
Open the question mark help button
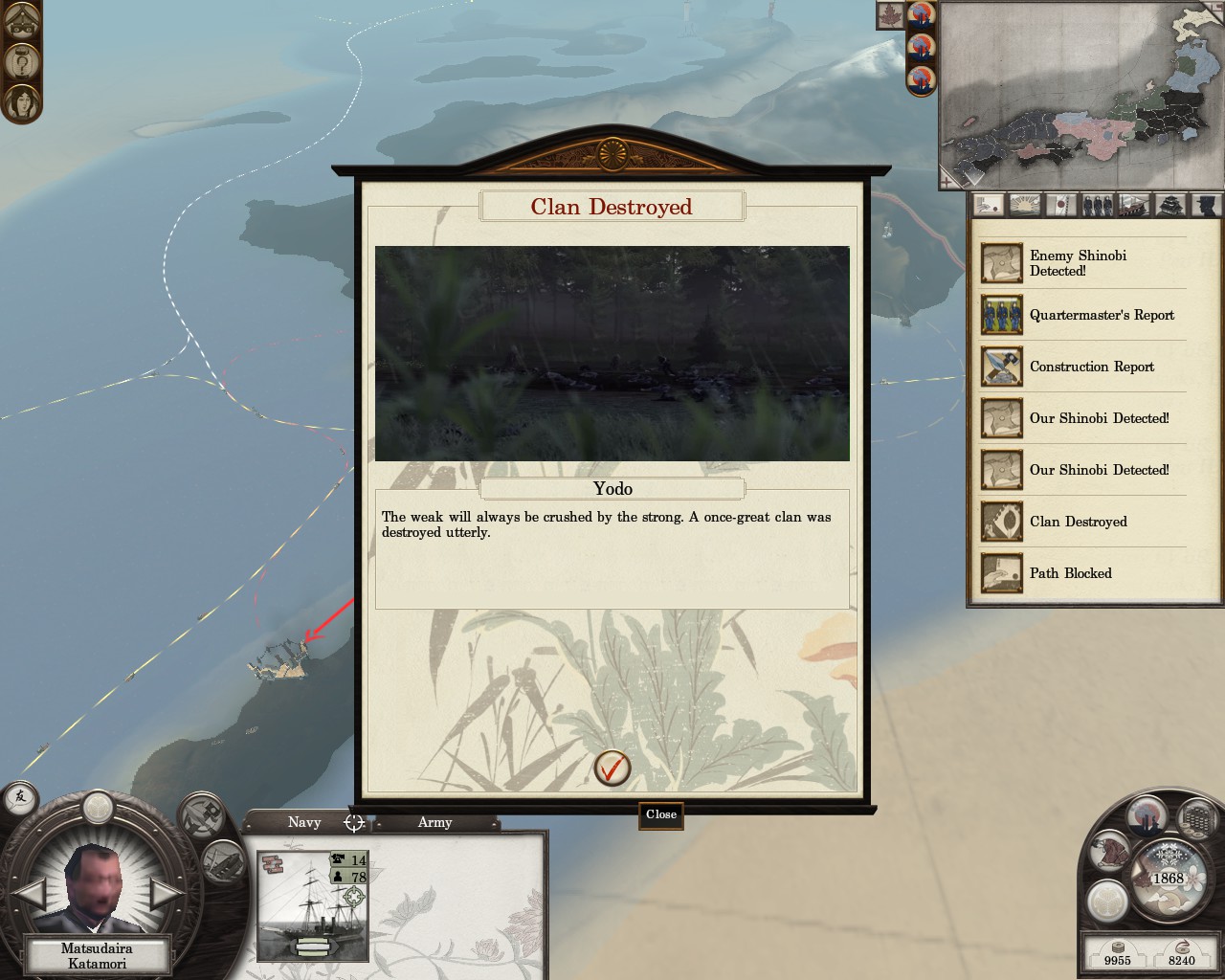coord(20,62)
